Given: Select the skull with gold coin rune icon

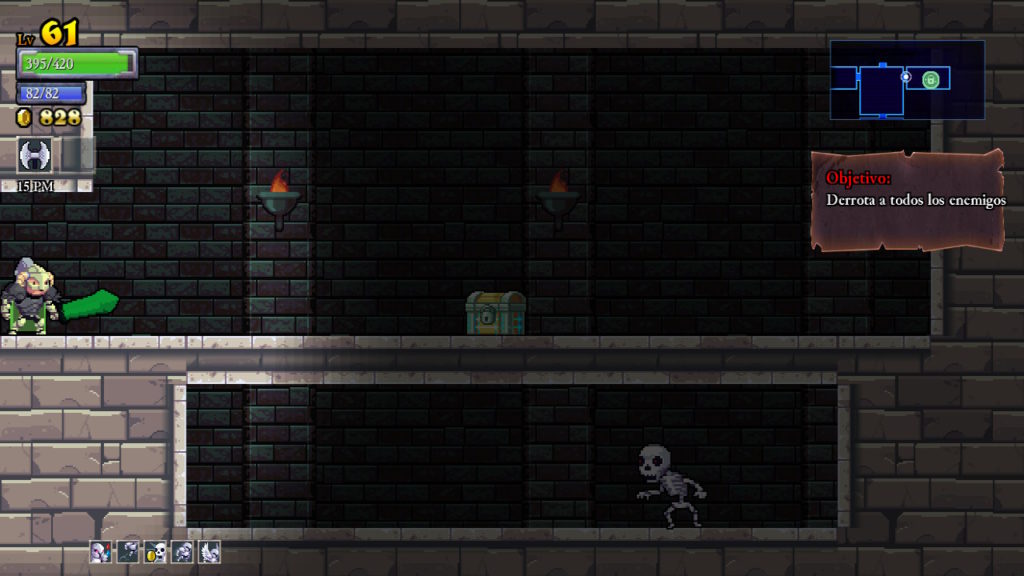Looking at the screenshot, I should 155,551.
